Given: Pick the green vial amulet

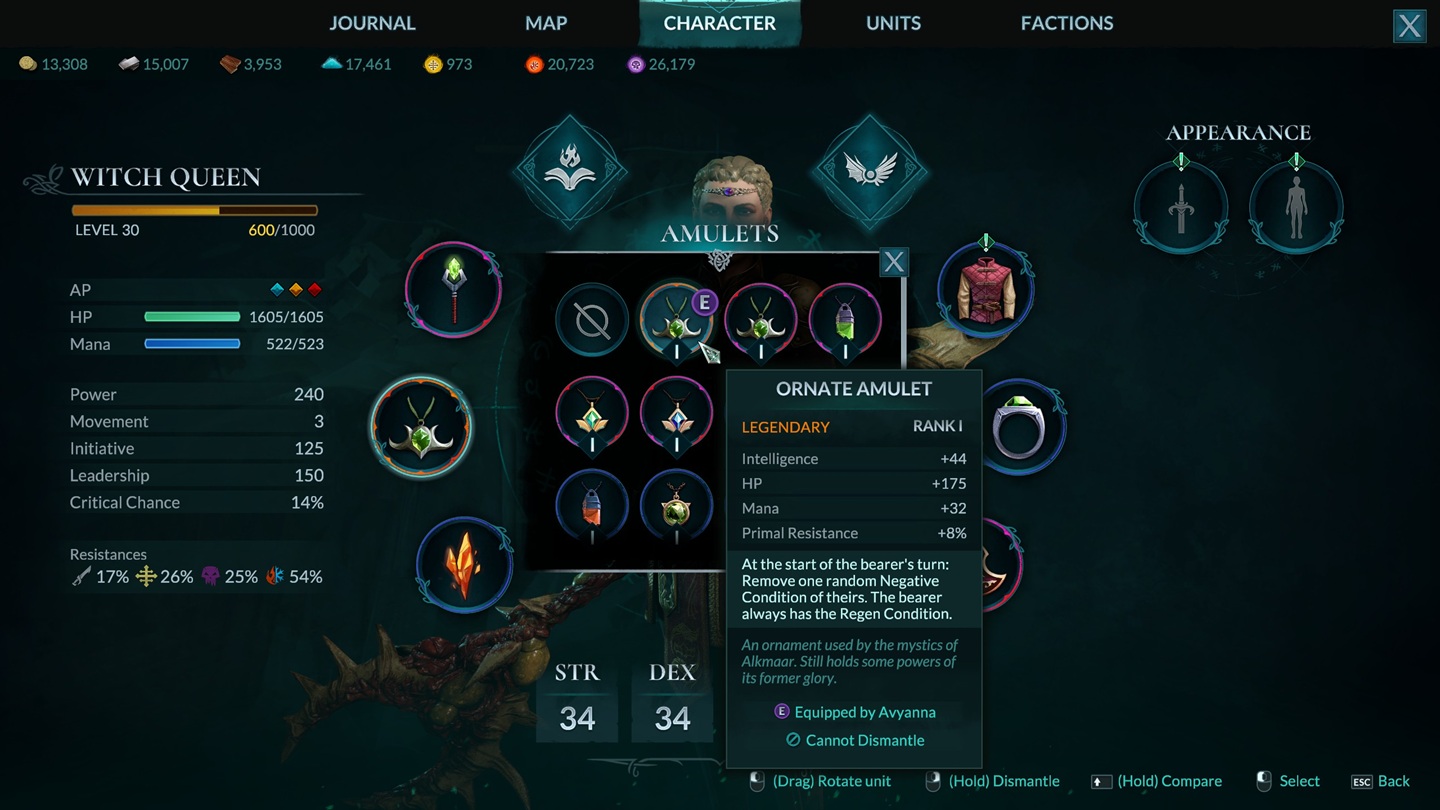Looking at the screenshot, I should pos(845,321).
